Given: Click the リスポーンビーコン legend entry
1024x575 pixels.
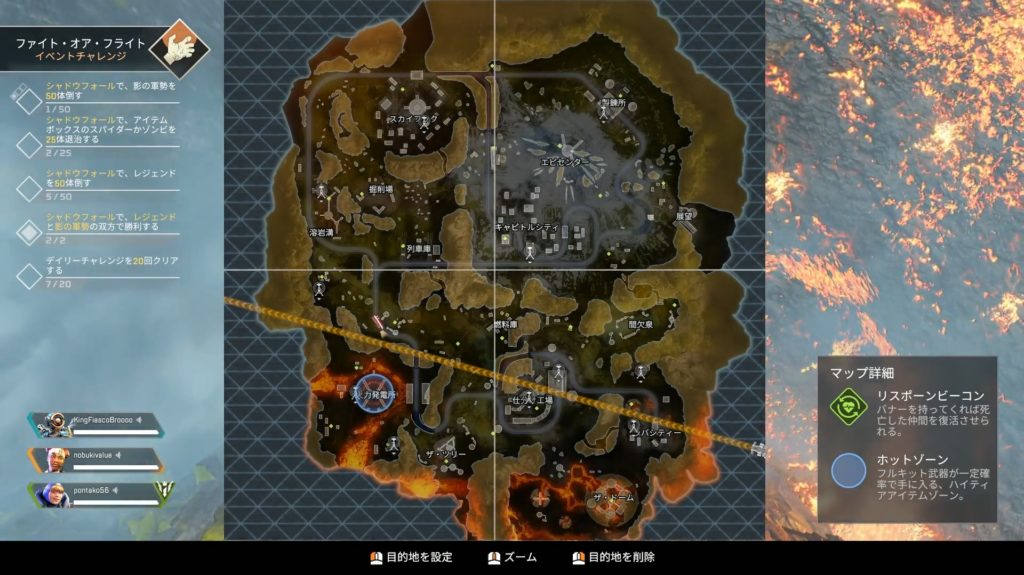Looking at the screenshot, I should 906,406.
